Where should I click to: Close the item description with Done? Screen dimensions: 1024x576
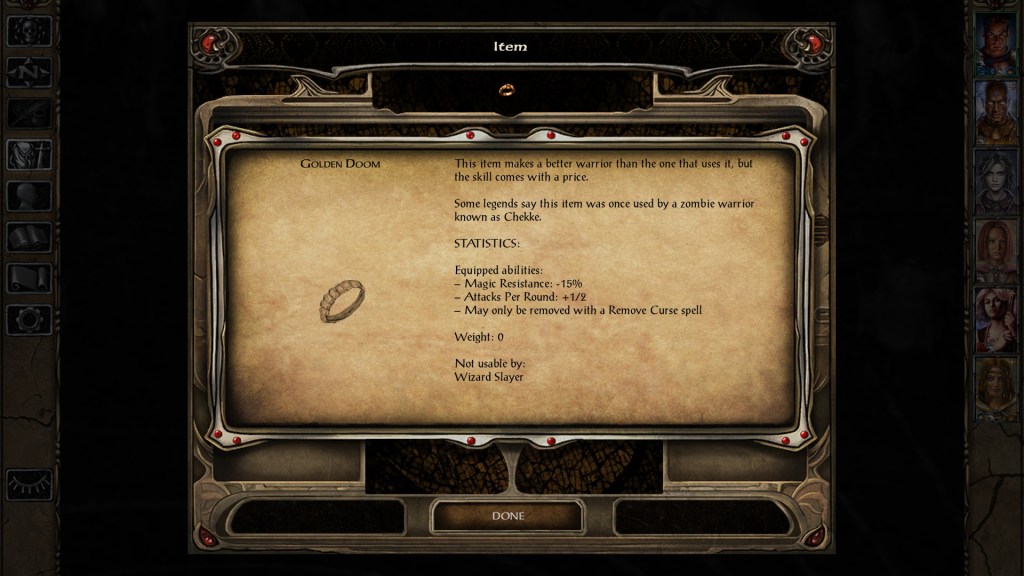click(x=506, y=516)
